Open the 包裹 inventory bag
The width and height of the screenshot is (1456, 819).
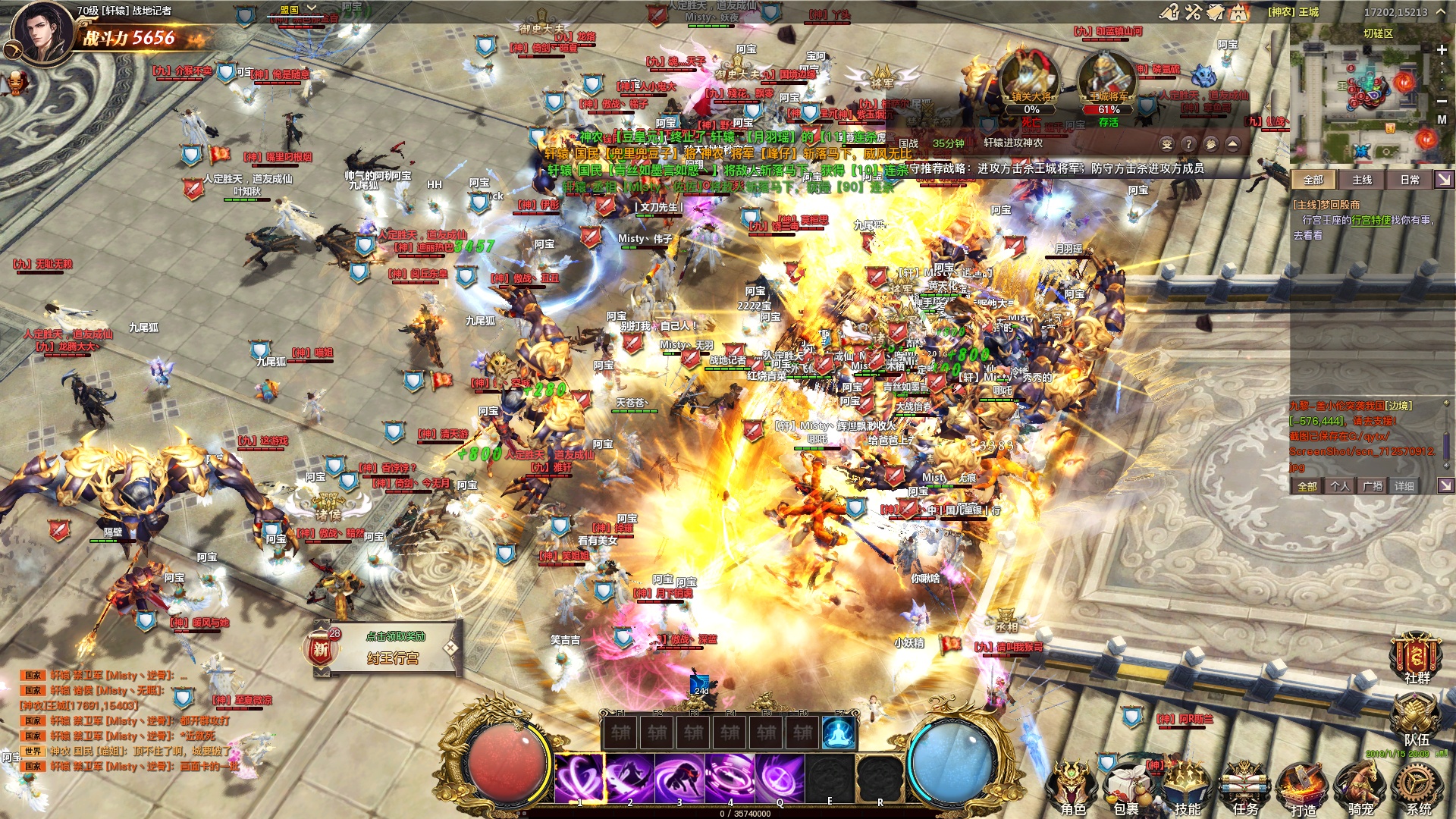[x=1126, y=789]
